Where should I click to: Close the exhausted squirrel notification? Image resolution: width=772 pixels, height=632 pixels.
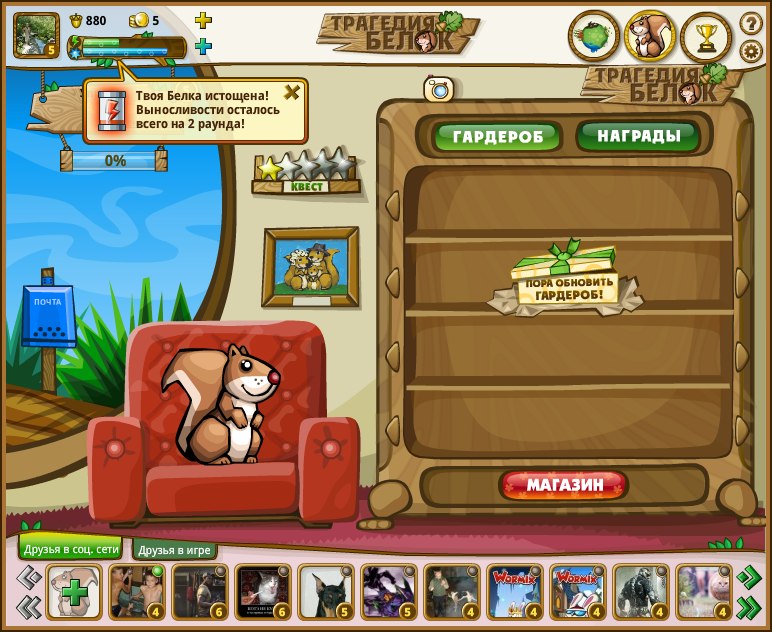tap(291, 93)
